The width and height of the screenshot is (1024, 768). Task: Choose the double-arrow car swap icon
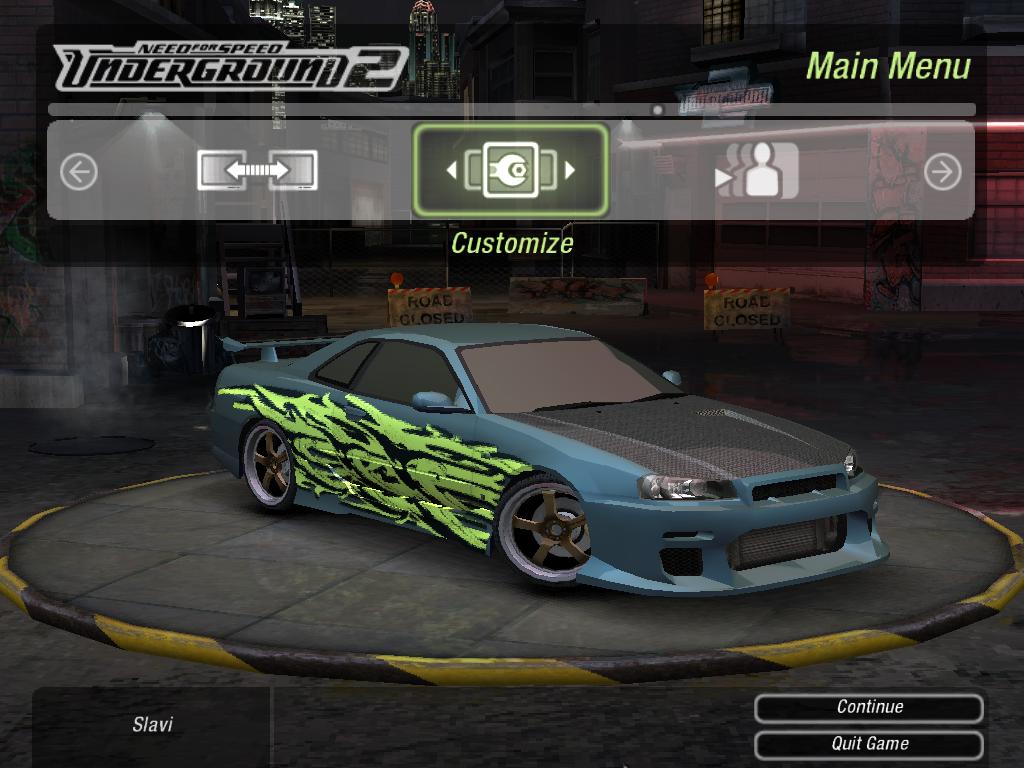click(257, 171)
